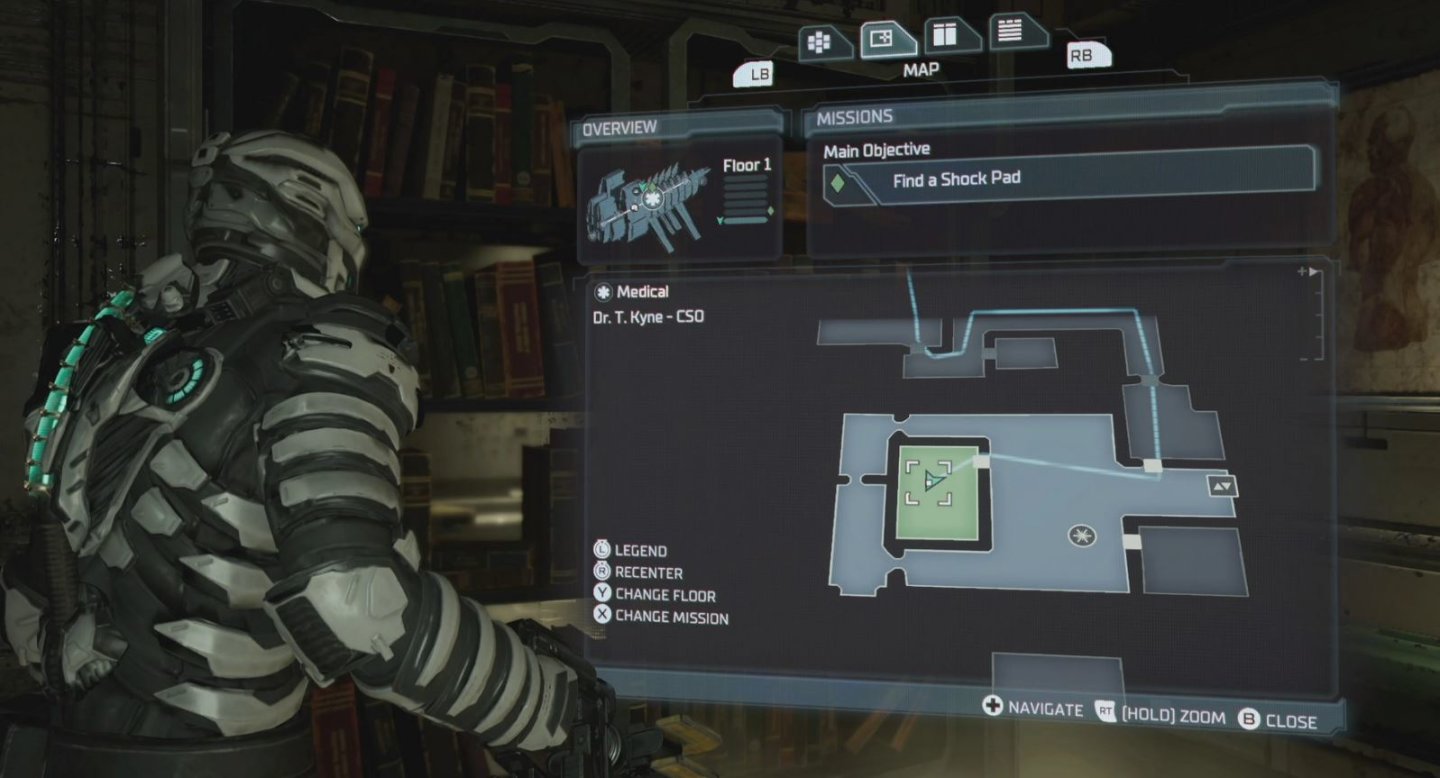Select the circular medical marker on the map
Image resolution: width=1440 pixels, height=778 pixels.
[1082, 537]
